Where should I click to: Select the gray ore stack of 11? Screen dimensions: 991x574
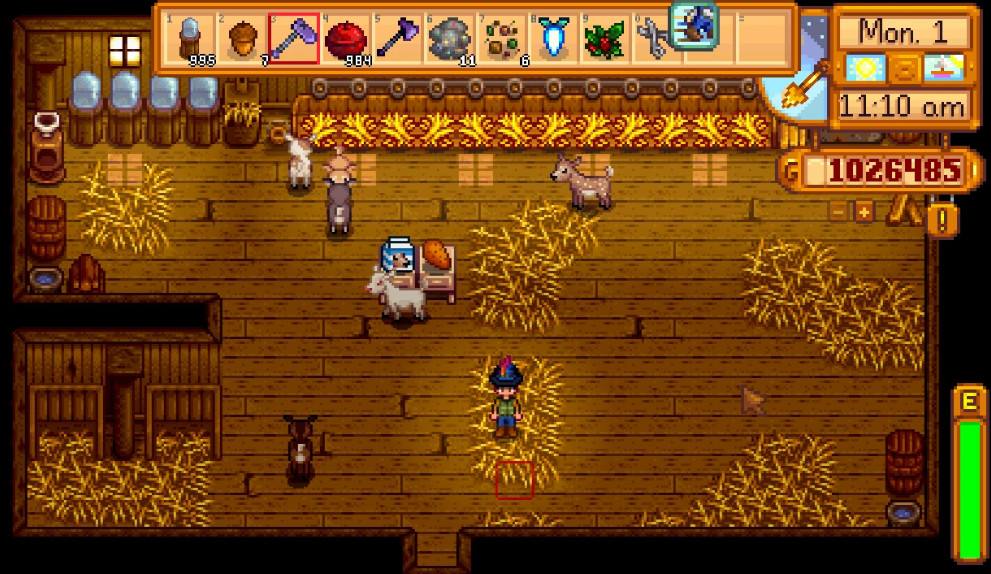(449, 38)
